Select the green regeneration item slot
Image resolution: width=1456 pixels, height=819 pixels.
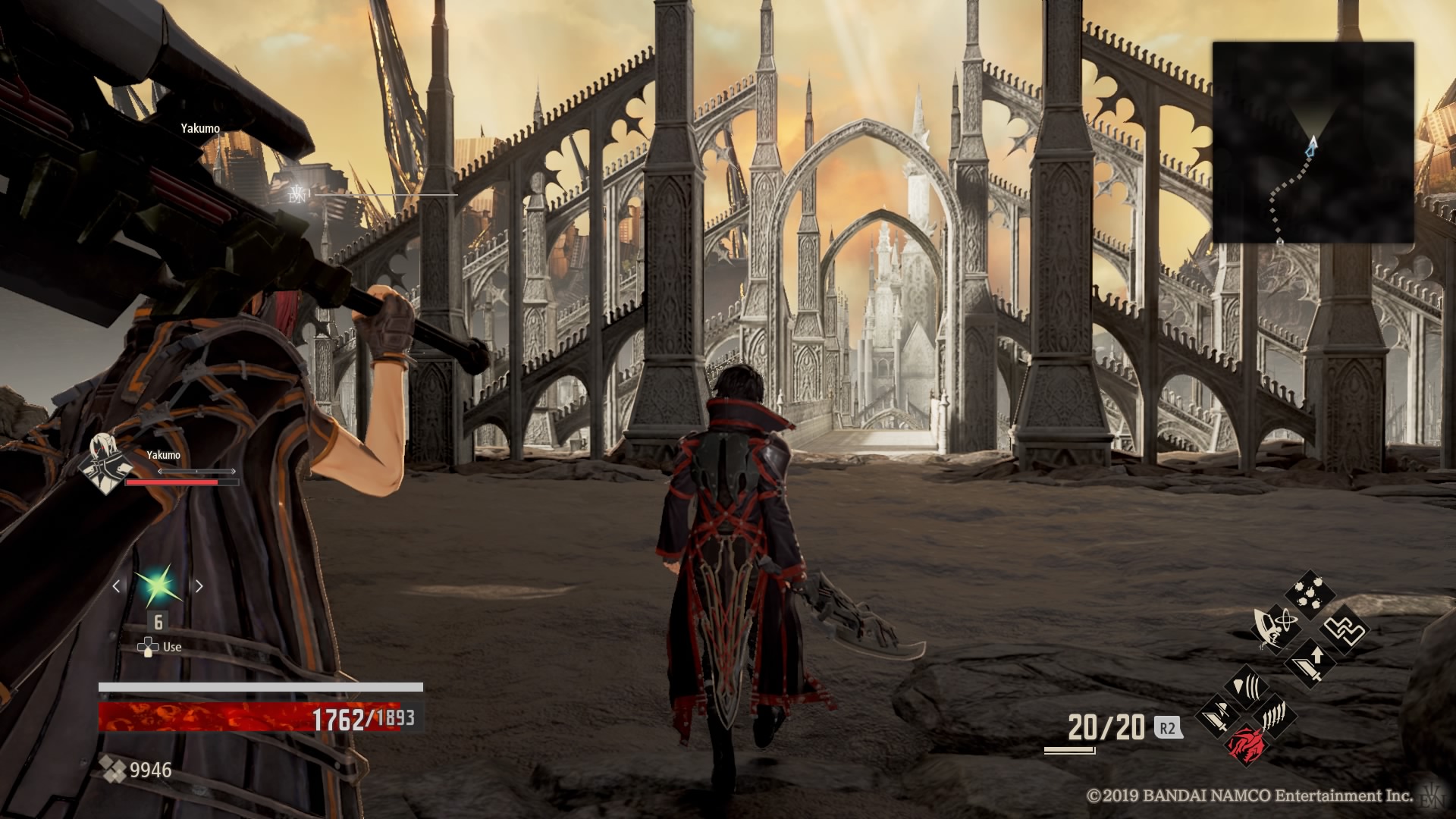tap(158, 586)
